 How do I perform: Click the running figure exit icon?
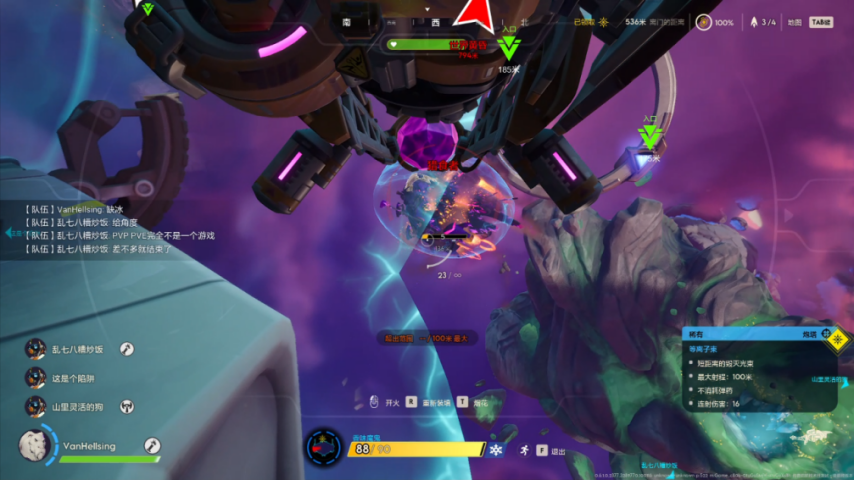tap(522, 451)
